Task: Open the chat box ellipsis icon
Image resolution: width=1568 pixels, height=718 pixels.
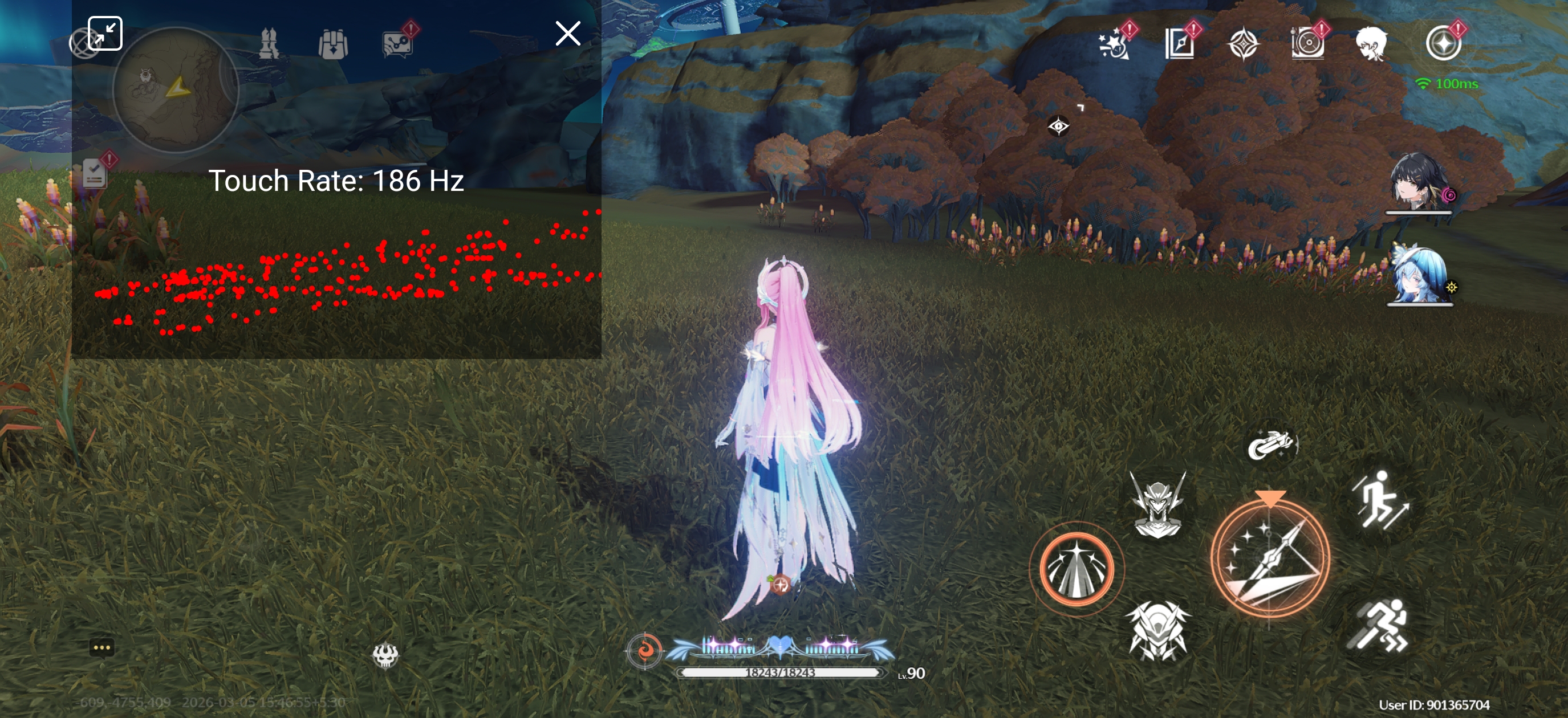Action: [x=101, y=647]
